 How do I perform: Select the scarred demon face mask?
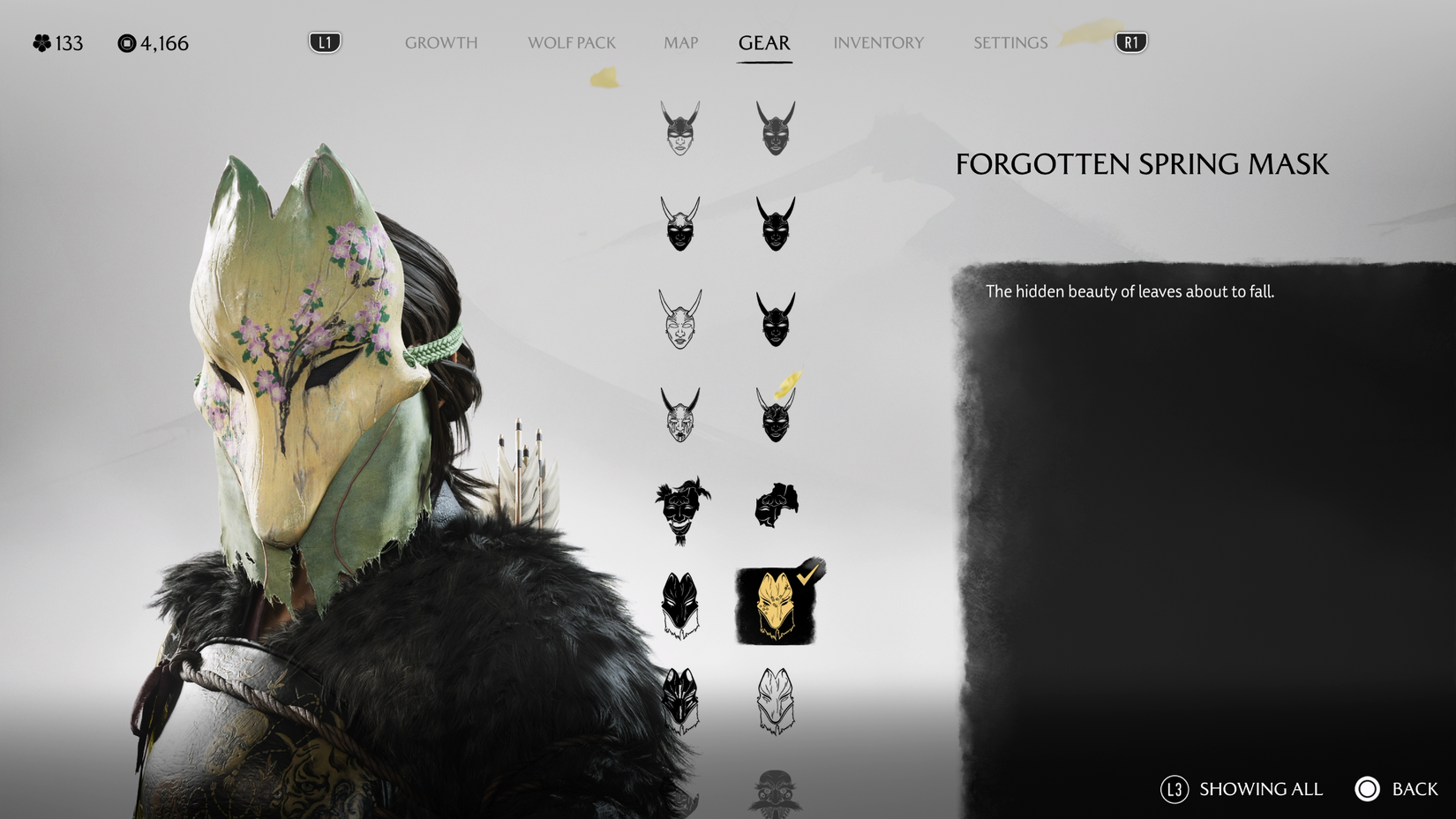pos(679,415)
